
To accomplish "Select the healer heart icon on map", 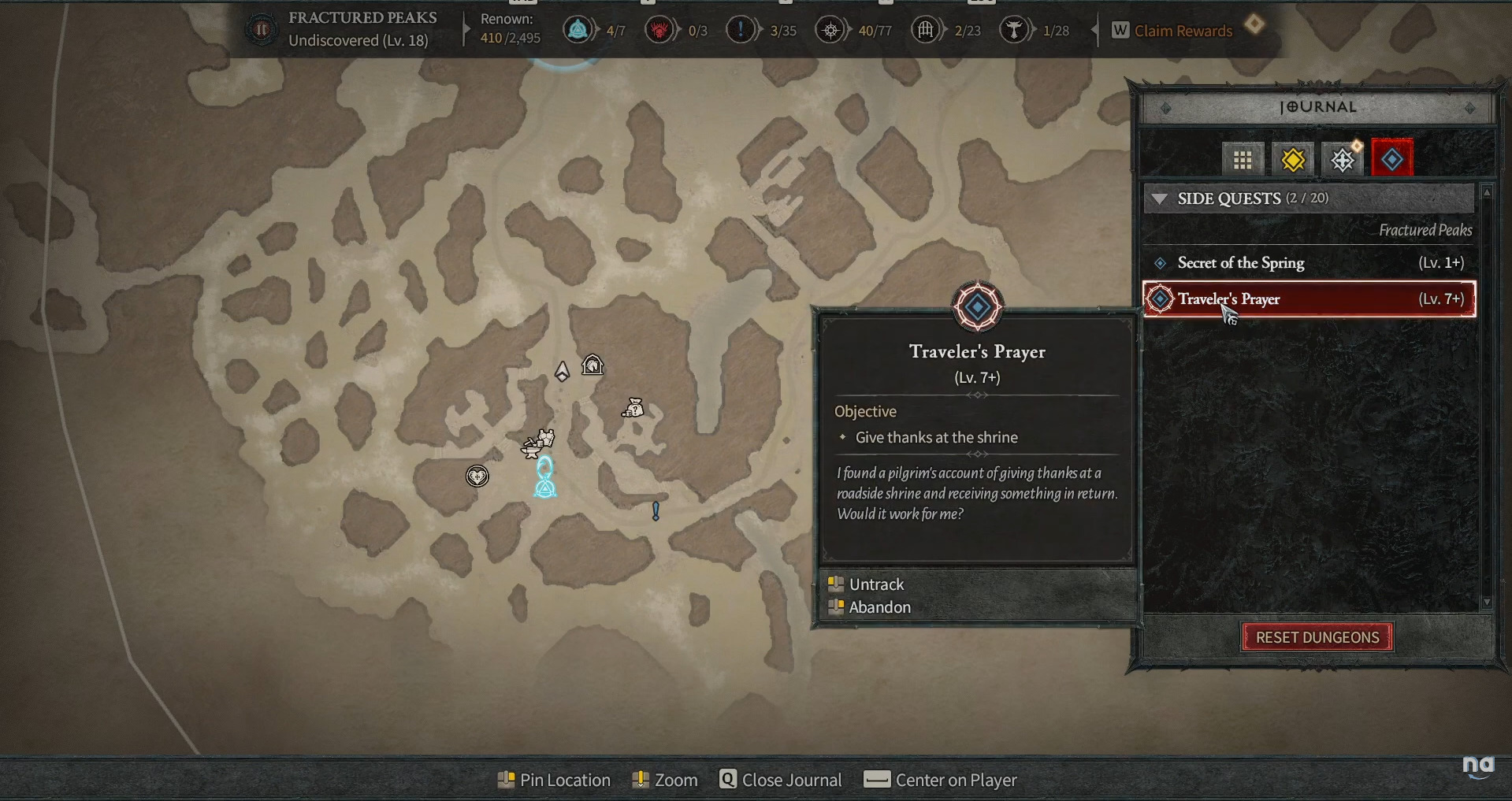I will pos(477,476).
